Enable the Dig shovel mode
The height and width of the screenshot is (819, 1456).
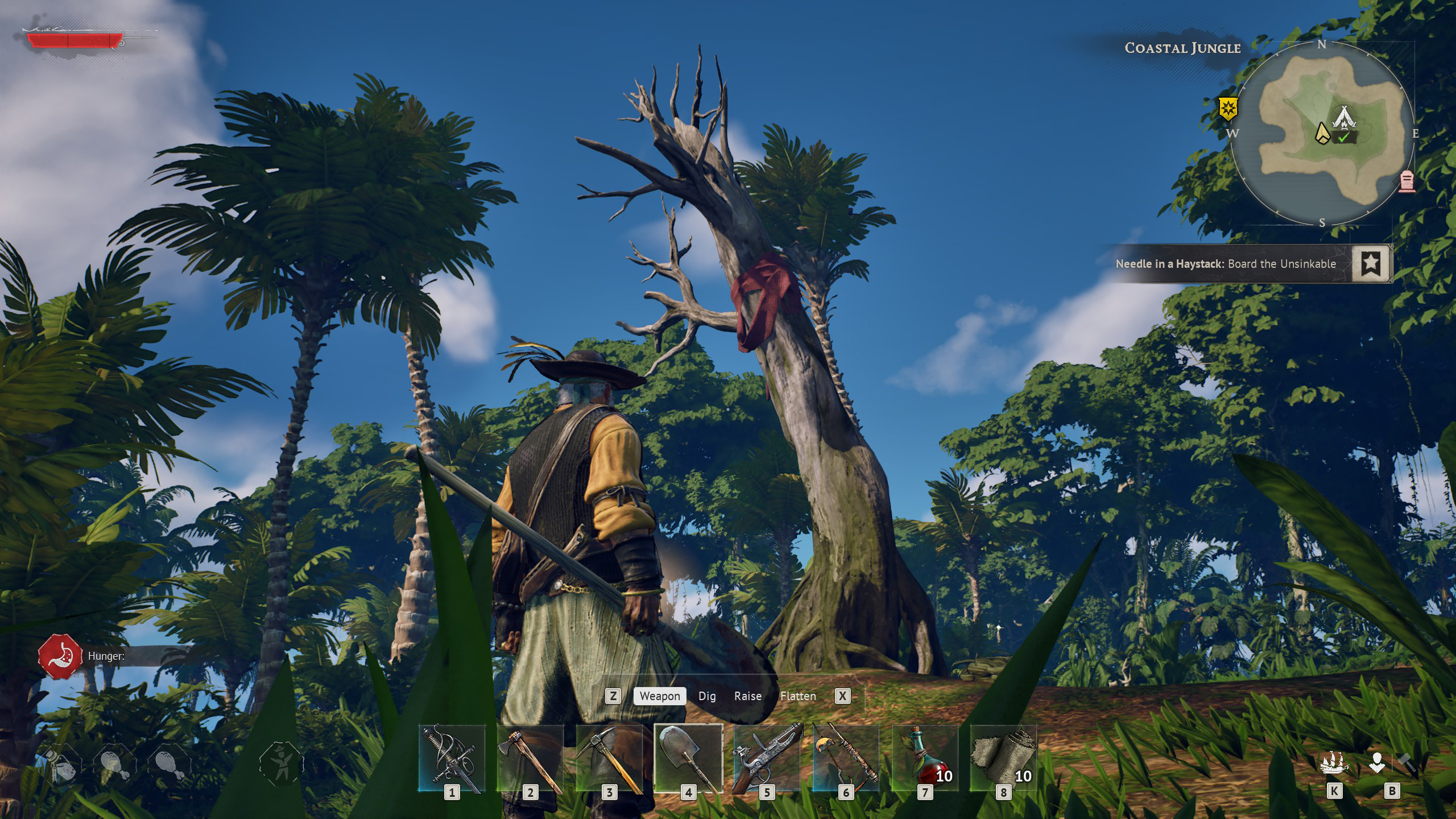coord(707,696)
